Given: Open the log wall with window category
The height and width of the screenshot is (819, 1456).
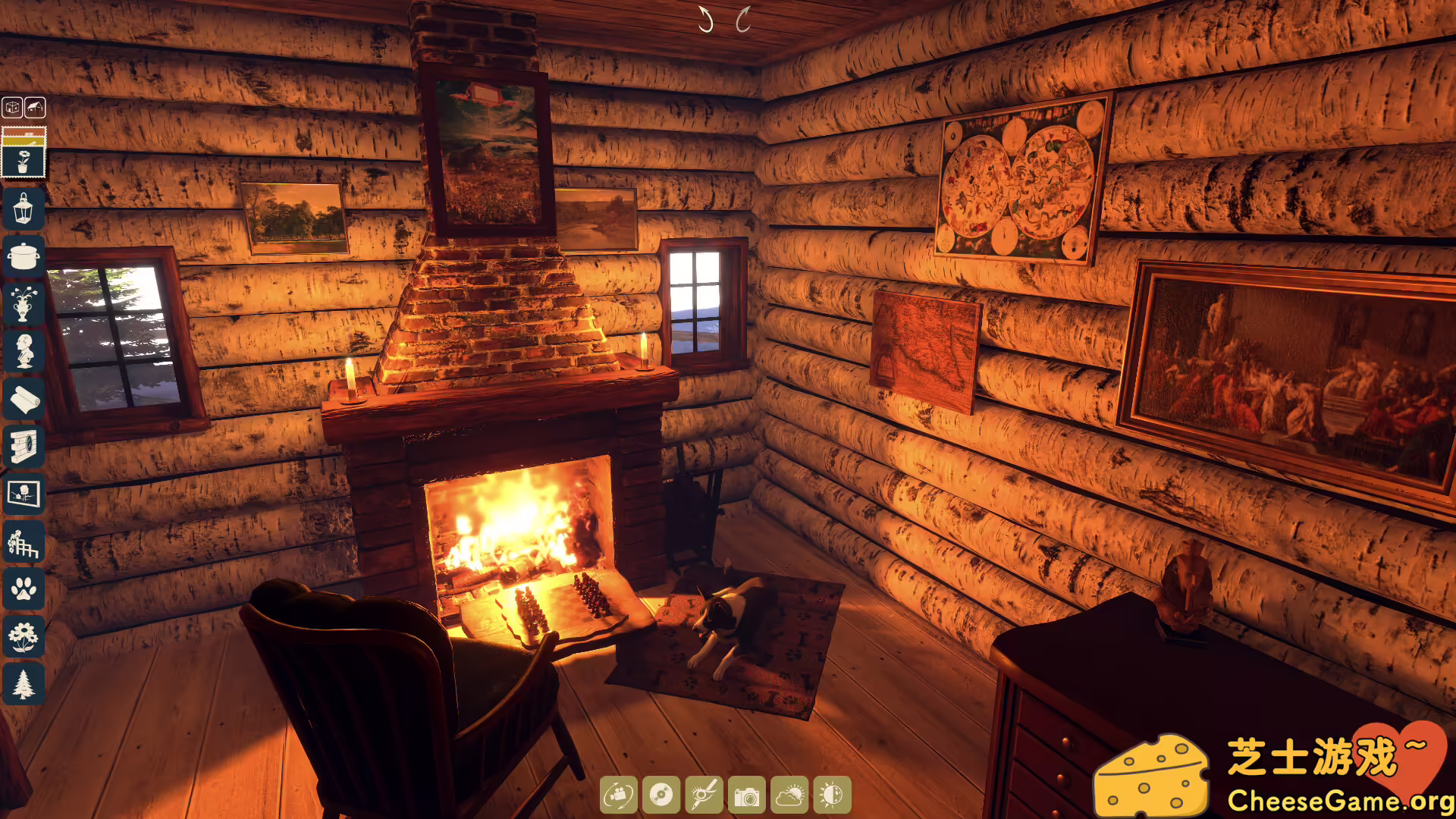Looking at the screenshot, I should tap(24, 446).
